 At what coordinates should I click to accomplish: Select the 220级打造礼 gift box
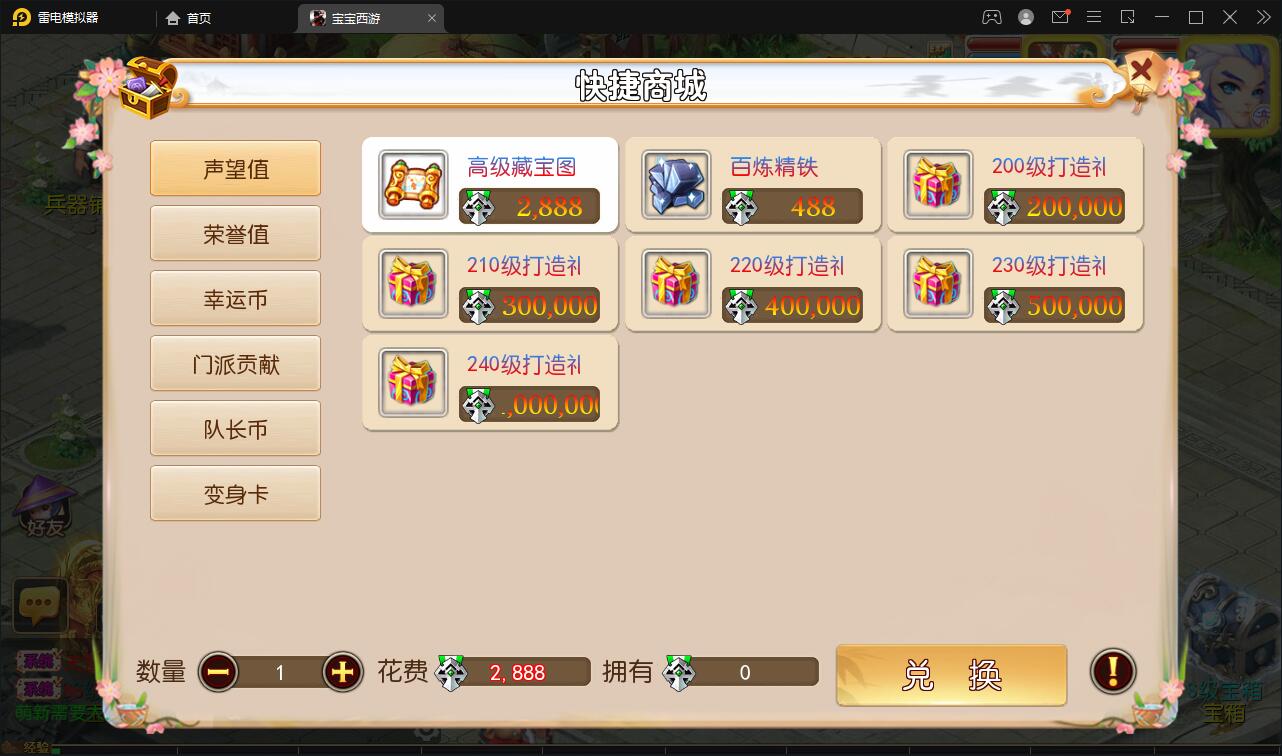click(751, 284)
